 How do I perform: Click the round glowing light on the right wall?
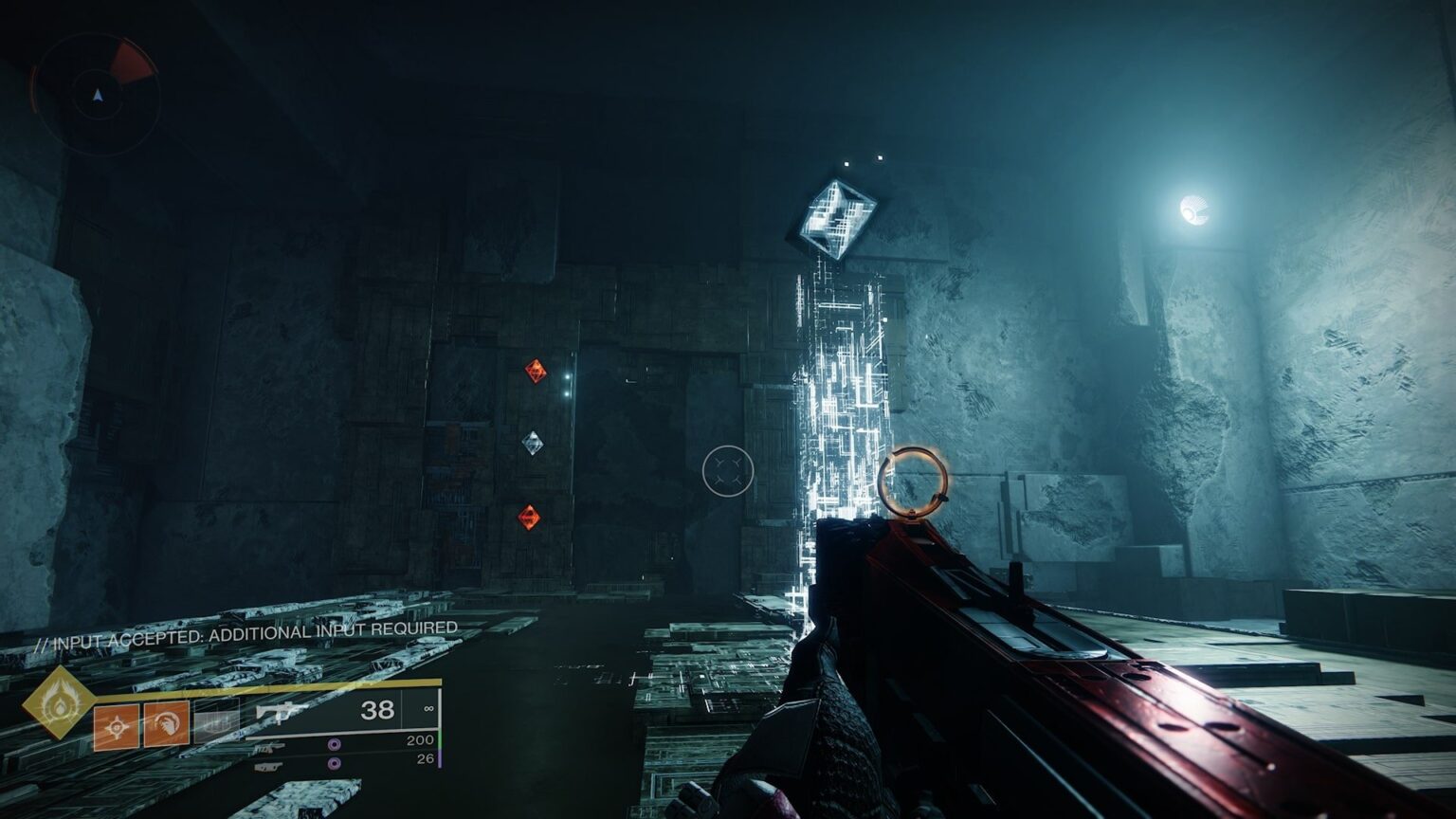1195,210
